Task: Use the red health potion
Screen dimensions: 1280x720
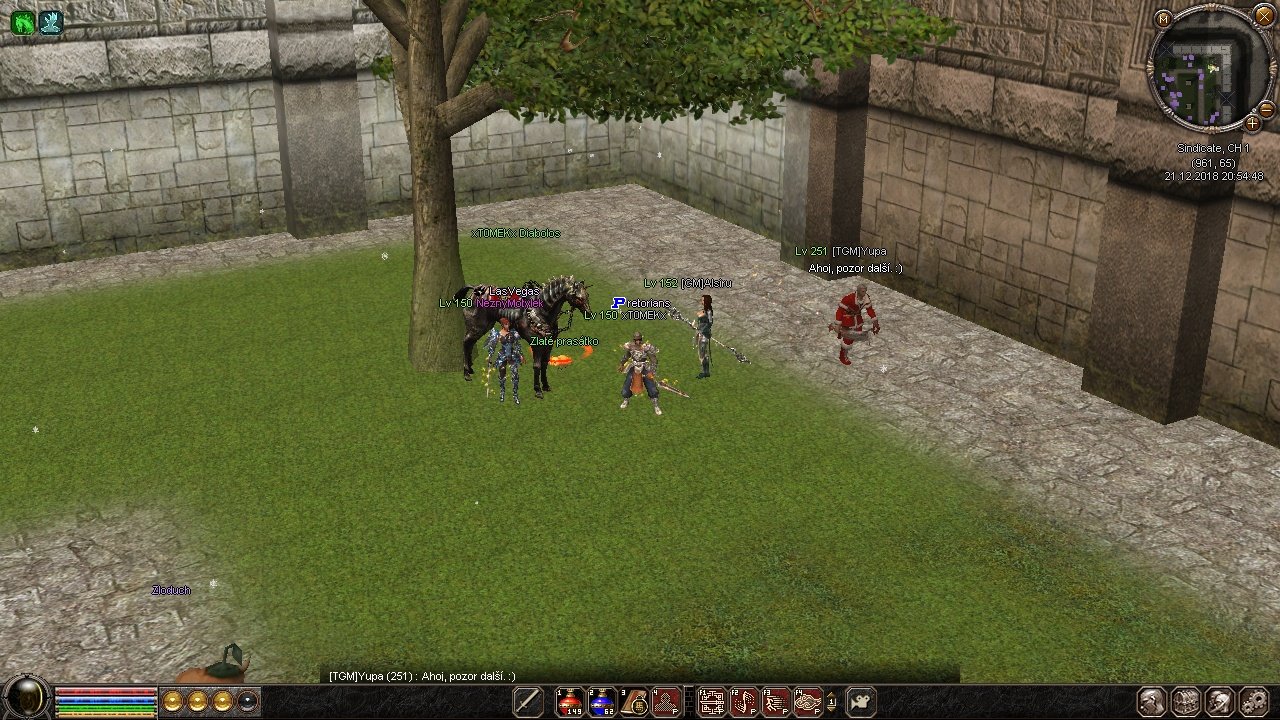Action: click(x=570, y=701)
